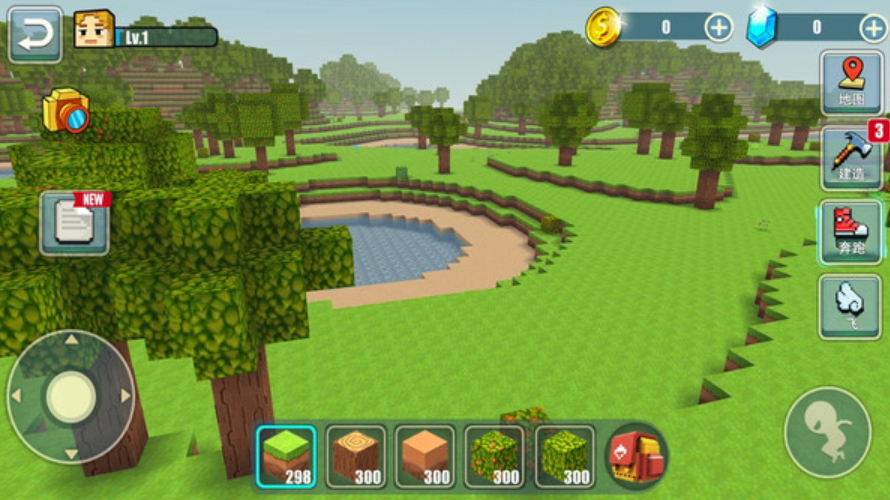Viewport: 890px width, 500px height.
Task: Toggle the run (奔跑) sneaker button
Action: pyautogui.click(x=851, y=232)
